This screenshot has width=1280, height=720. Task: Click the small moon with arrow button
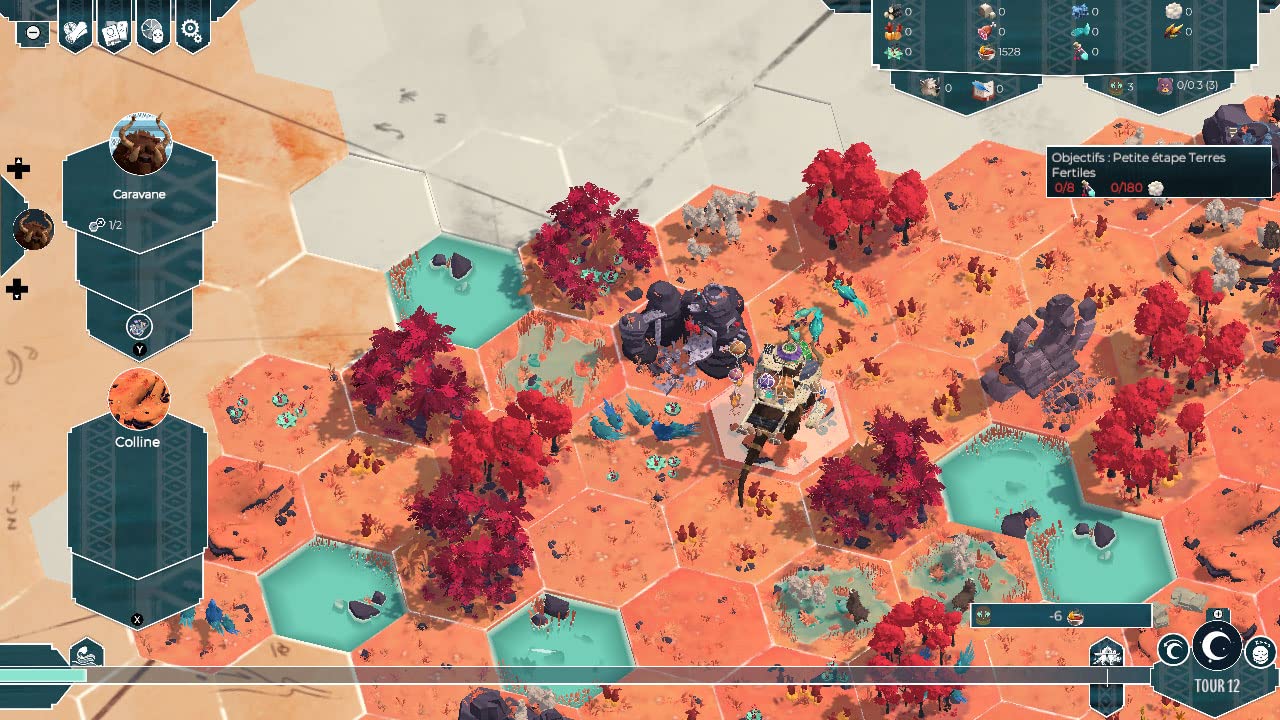pyautogui.click(x=1173, y=652)
